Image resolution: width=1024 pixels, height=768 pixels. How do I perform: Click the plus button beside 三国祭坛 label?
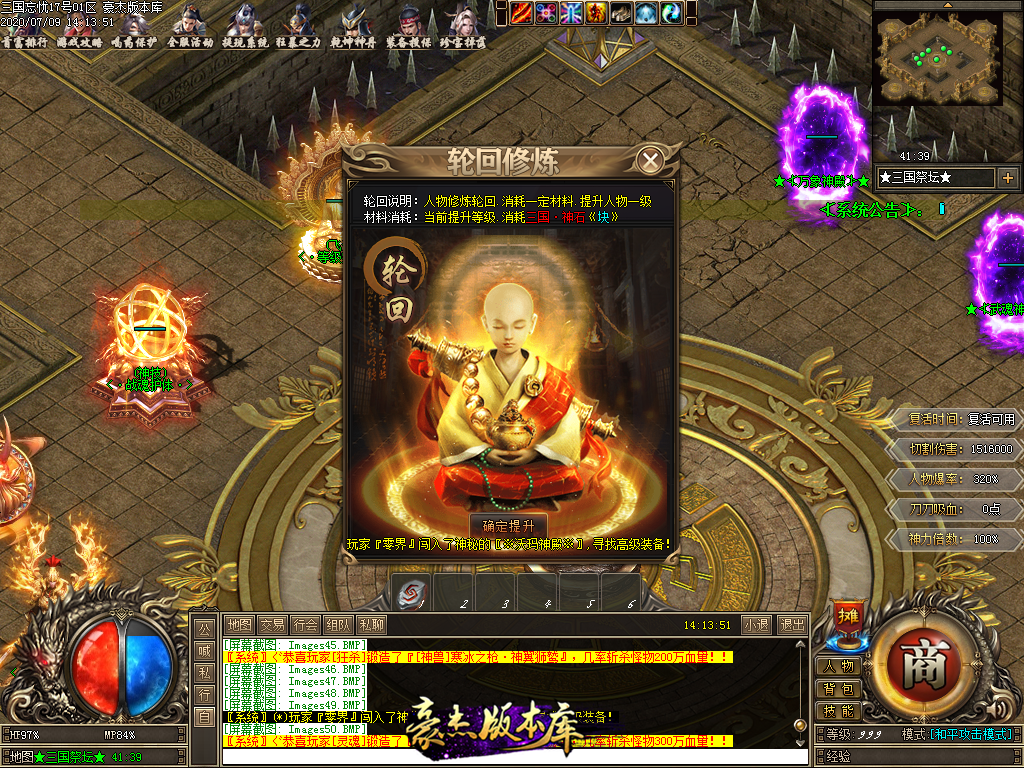point(1007,178)
